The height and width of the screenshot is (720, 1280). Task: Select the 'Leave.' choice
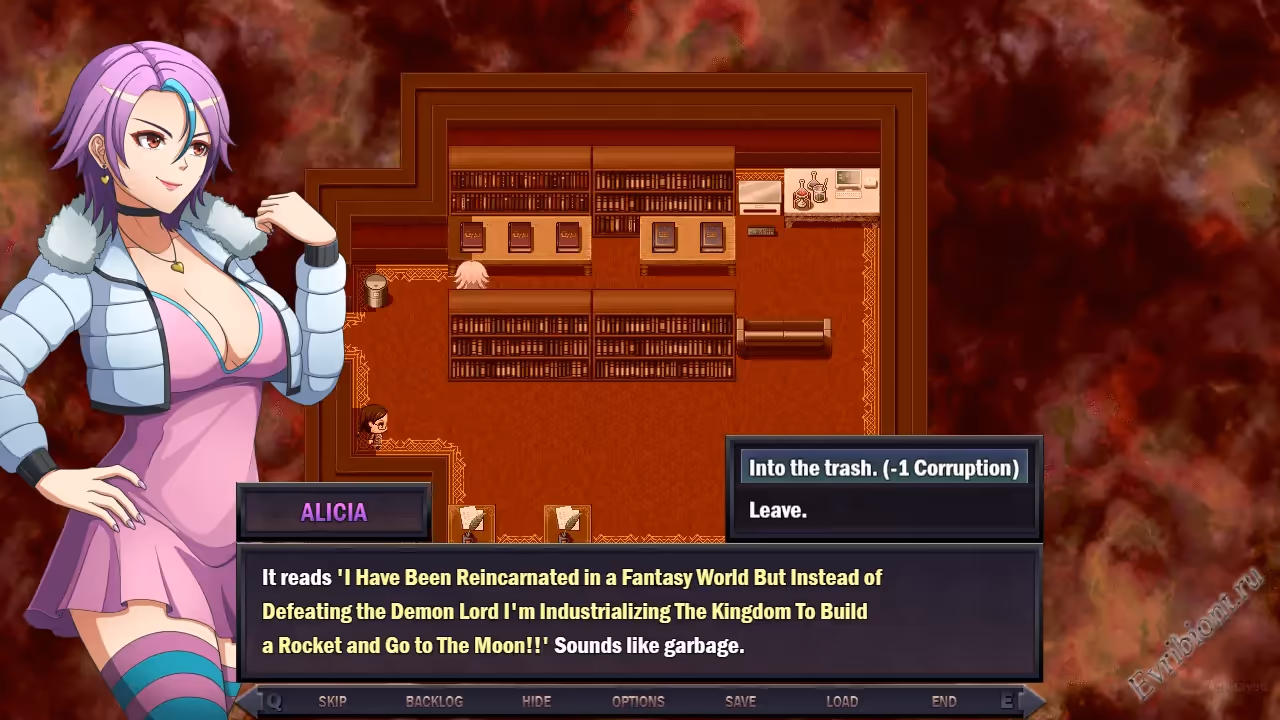pos(778,510)
